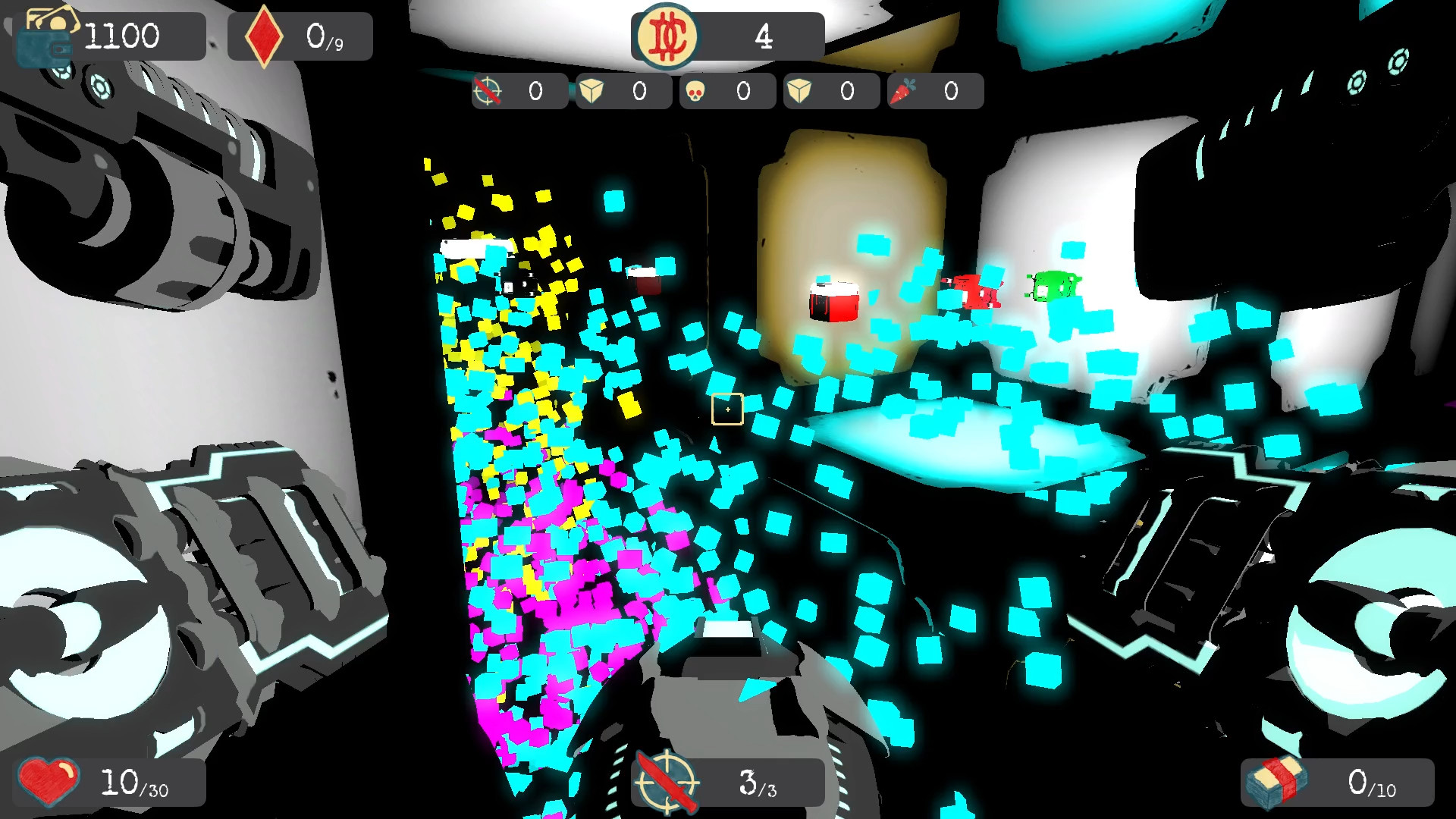Select the red diamond counter icon
Screen dimensions: 1456x819
pos(264,33)
